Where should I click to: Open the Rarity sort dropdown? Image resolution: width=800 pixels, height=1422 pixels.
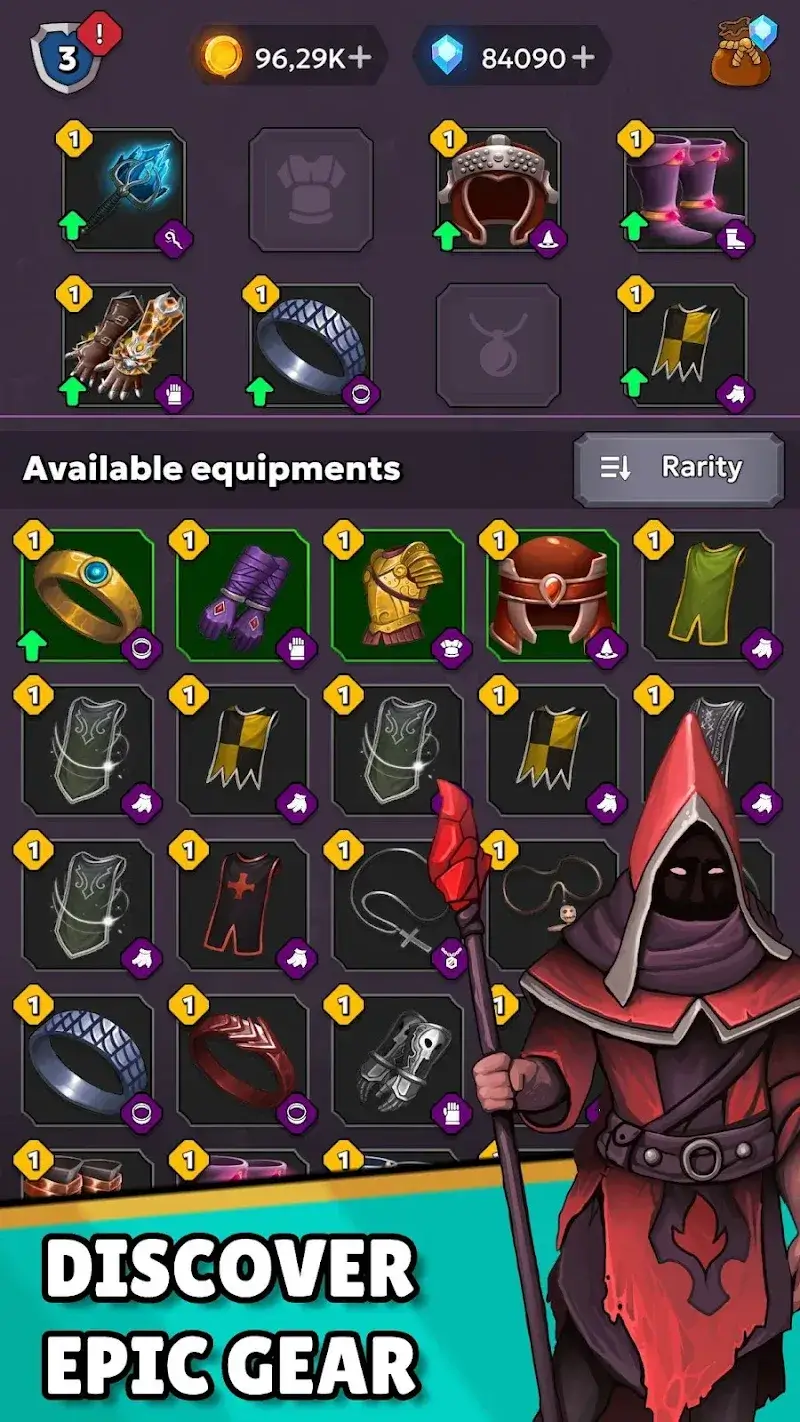point(678,468)
